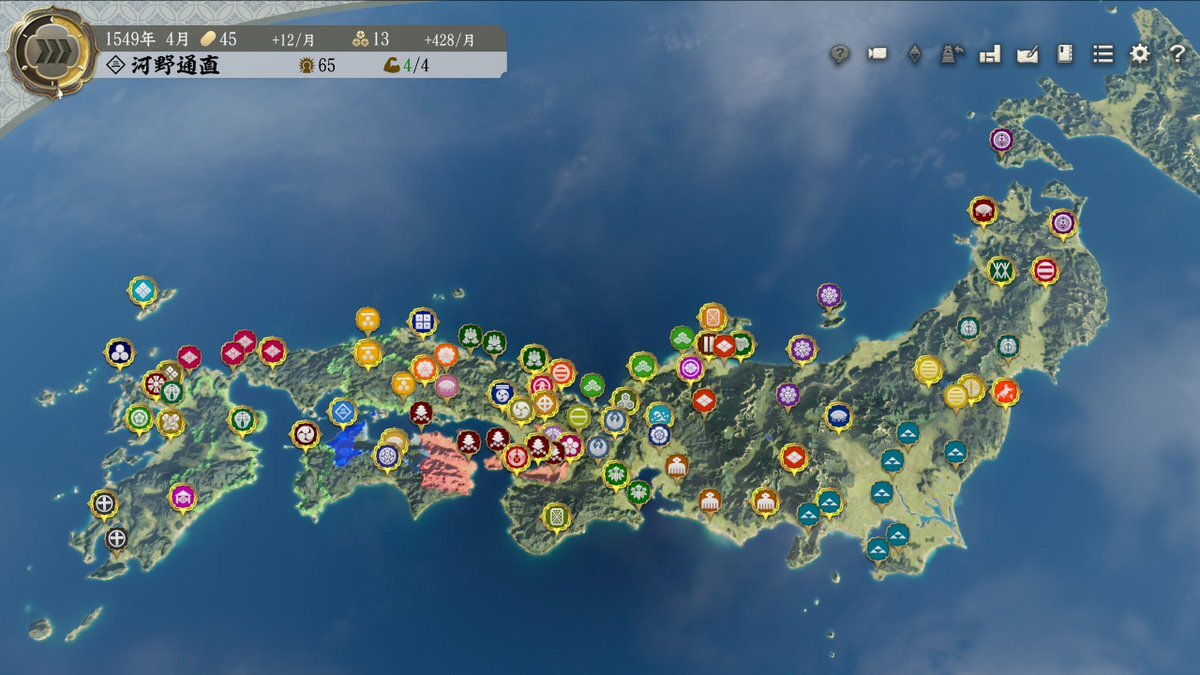
Task: Open the speech-bubble question mark hint icon
Action: (x=840, y=54)
